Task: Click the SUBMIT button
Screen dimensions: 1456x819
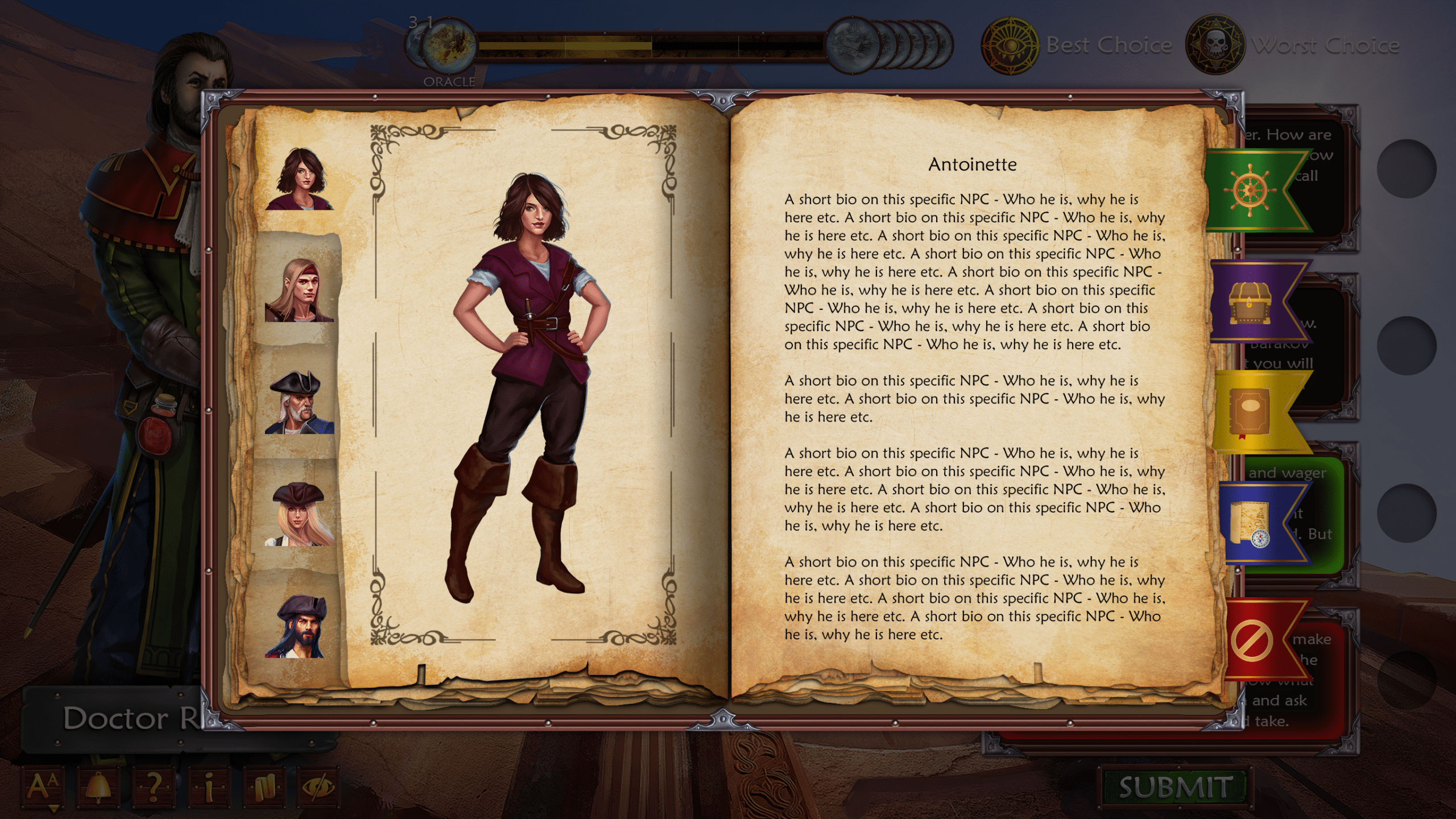Action: tap(1175, 788)
